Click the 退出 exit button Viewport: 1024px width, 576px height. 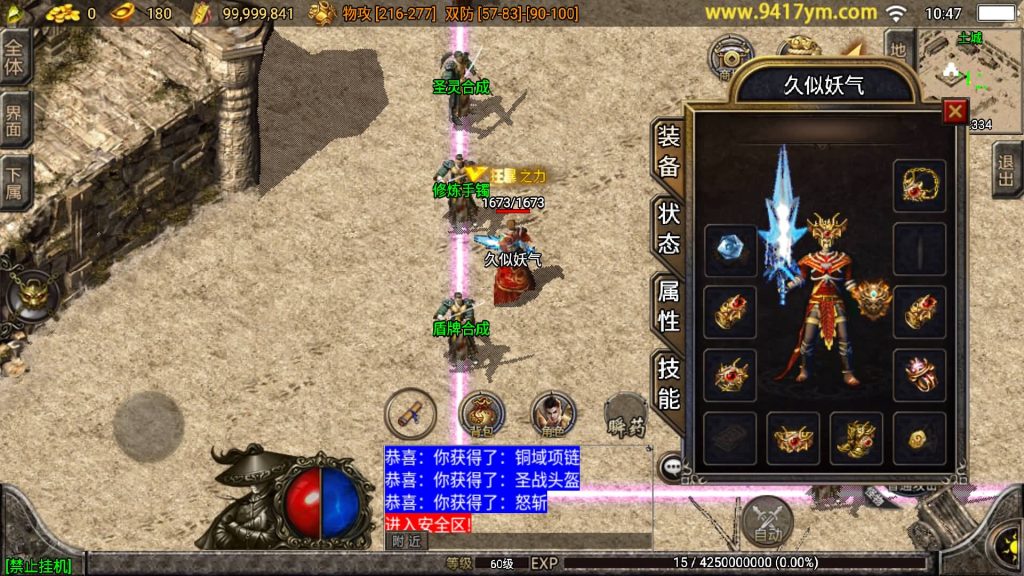click(x=1007, y=170)
